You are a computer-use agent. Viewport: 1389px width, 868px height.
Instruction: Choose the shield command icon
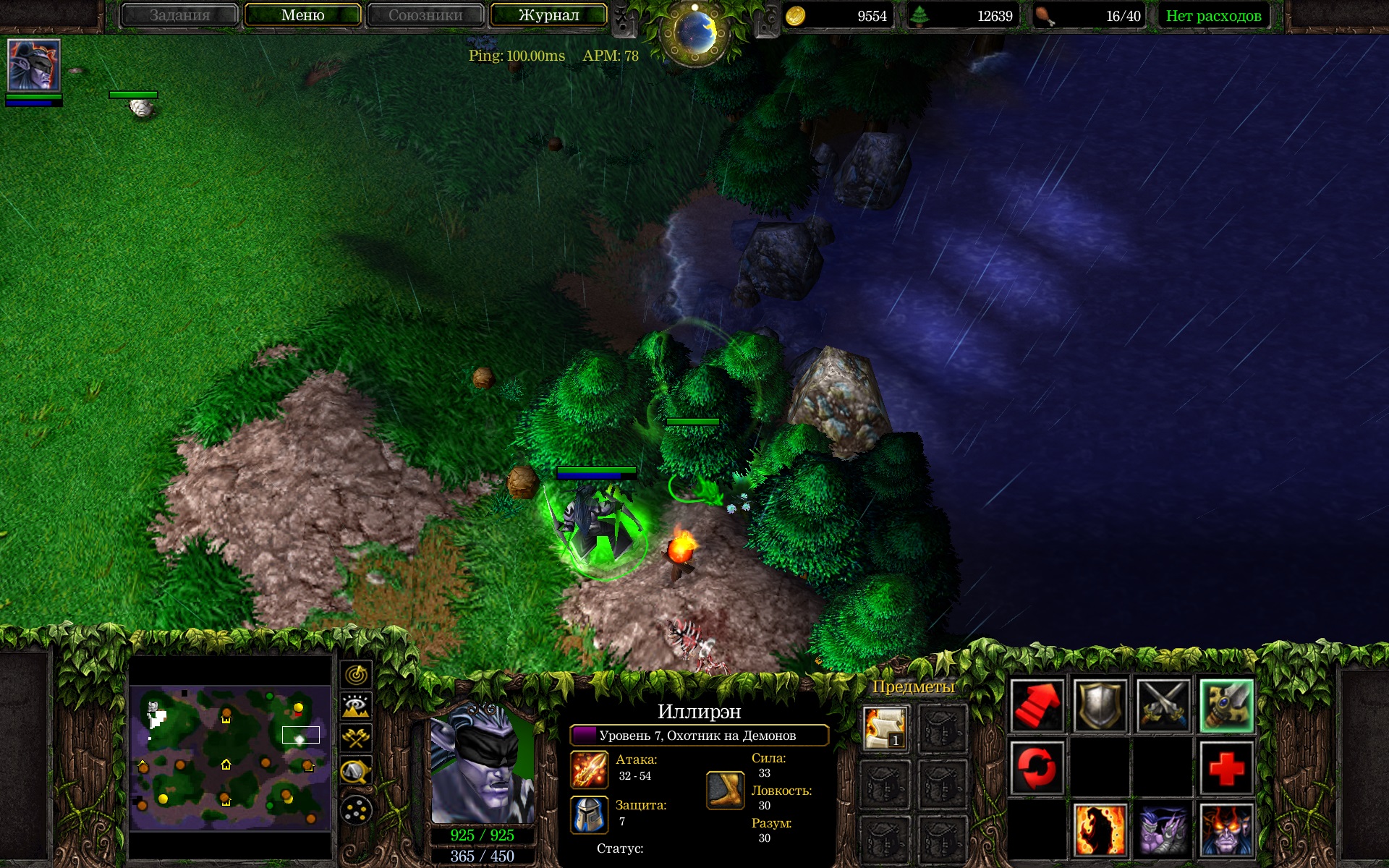click(x=1100, y=705)
